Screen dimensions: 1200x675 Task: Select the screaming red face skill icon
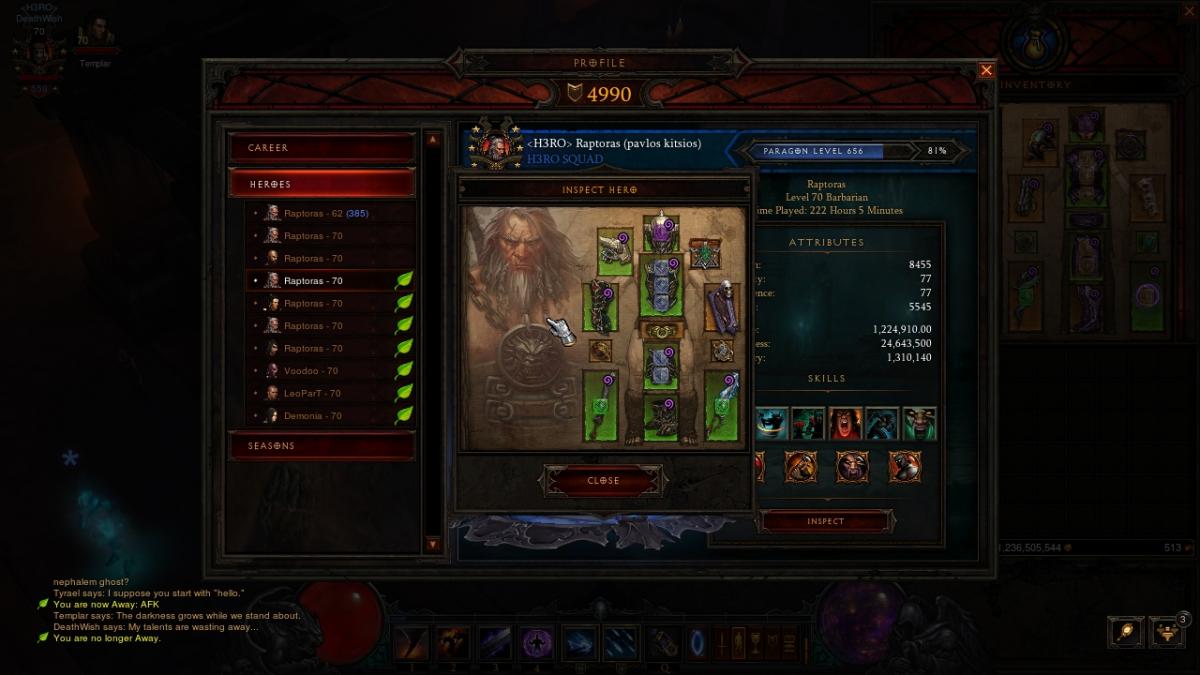pos(846,424)
